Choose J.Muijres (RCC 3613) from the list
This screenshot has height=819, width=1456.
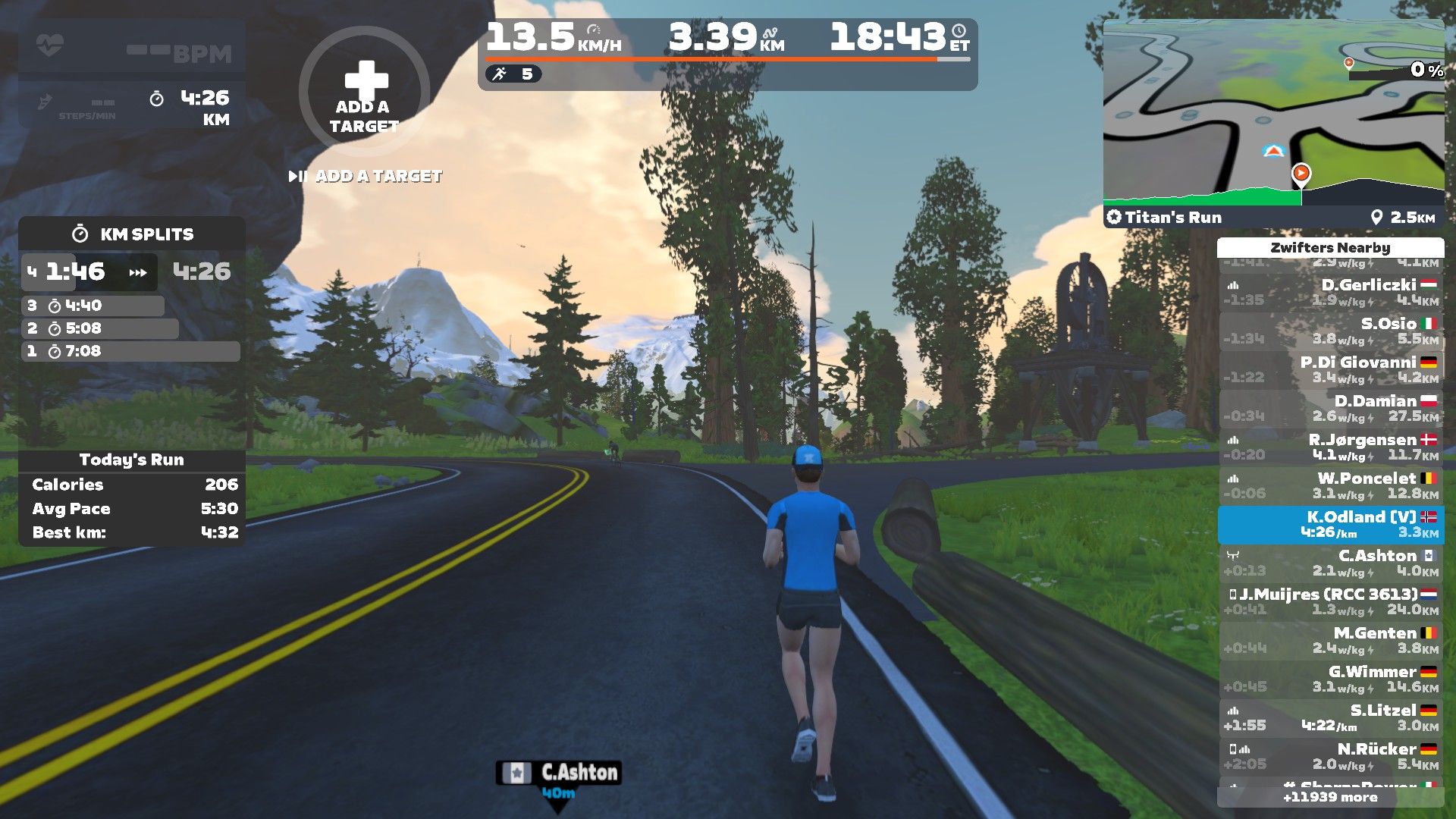pos(1331,602)
